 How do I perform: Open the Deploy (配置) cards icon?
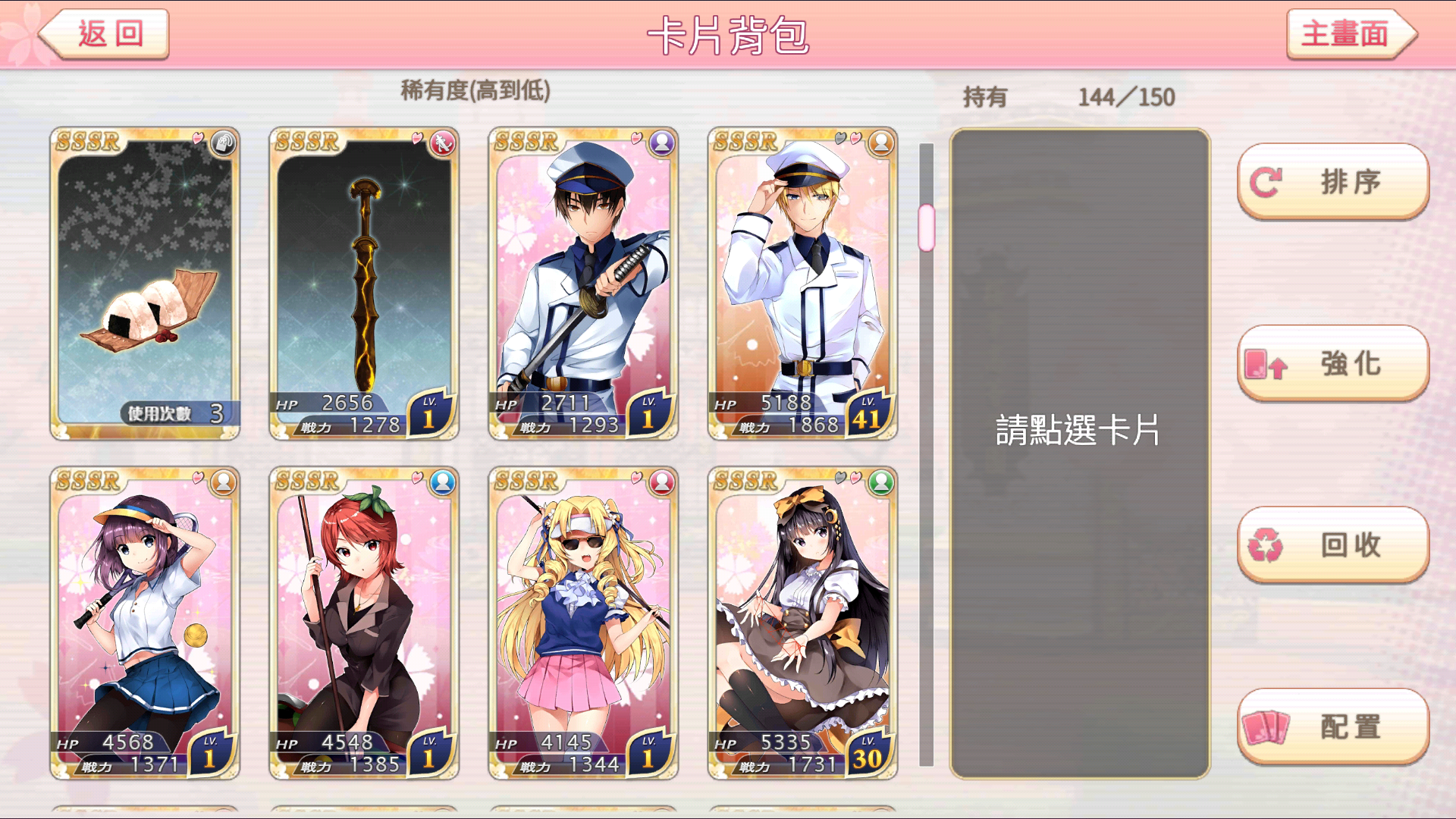click(x=1268, y=726)
